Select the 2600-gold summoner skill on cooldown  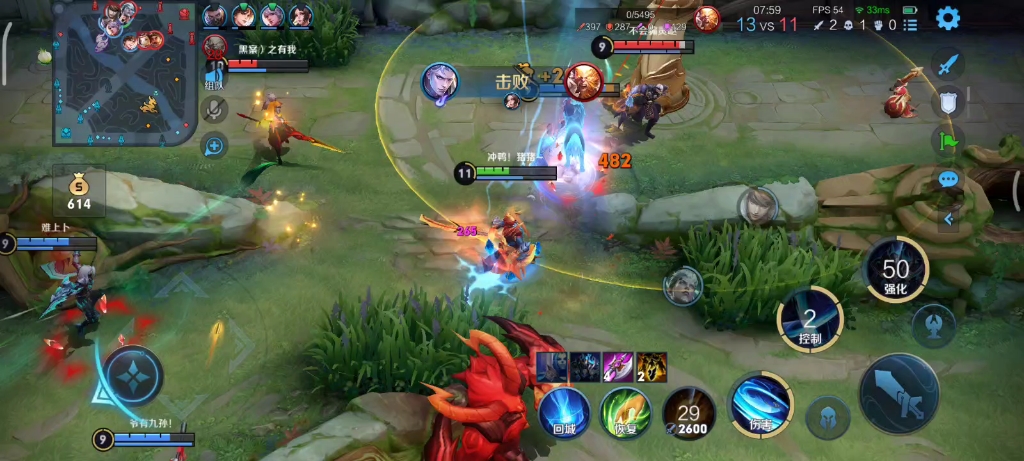pos(689,412)
